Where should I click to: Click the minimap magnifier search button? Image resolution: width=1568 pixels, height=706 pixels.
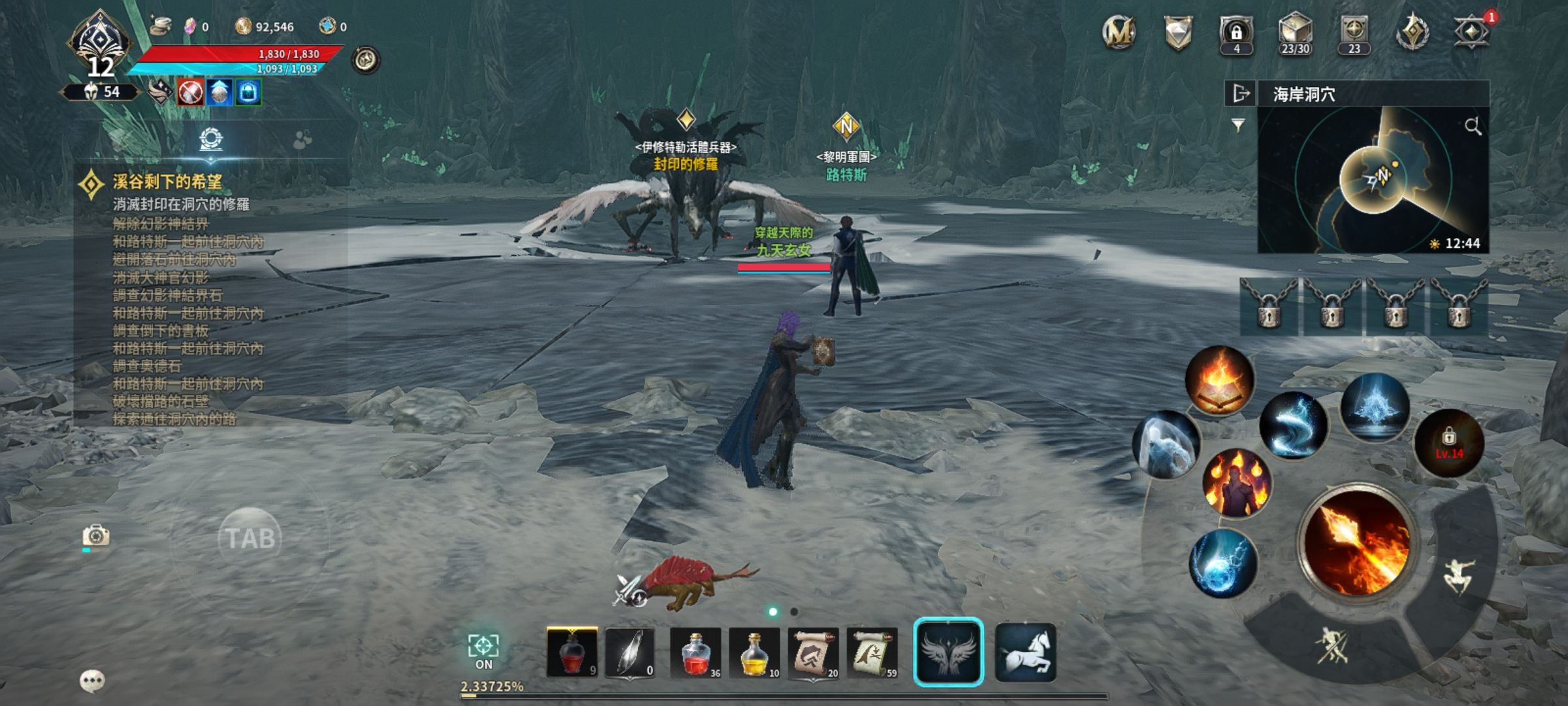(x=1473, y=126)
